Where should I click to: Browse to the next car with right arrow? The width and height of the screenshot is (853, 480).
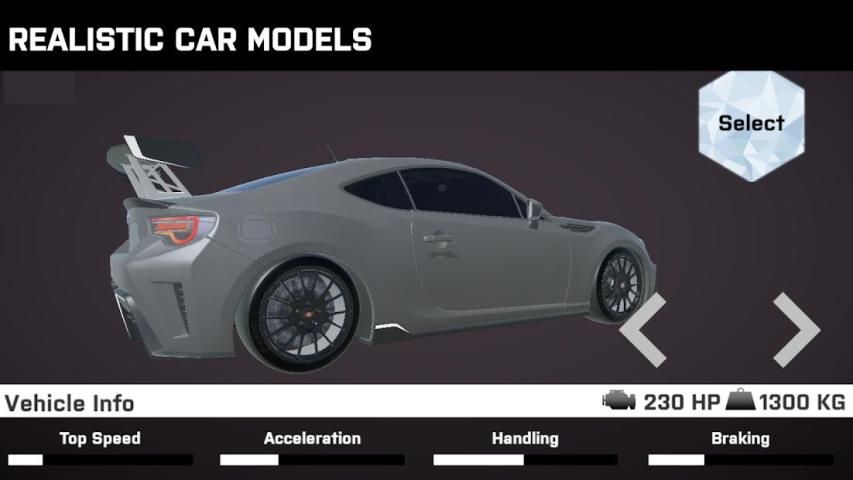tap(796, 329)
